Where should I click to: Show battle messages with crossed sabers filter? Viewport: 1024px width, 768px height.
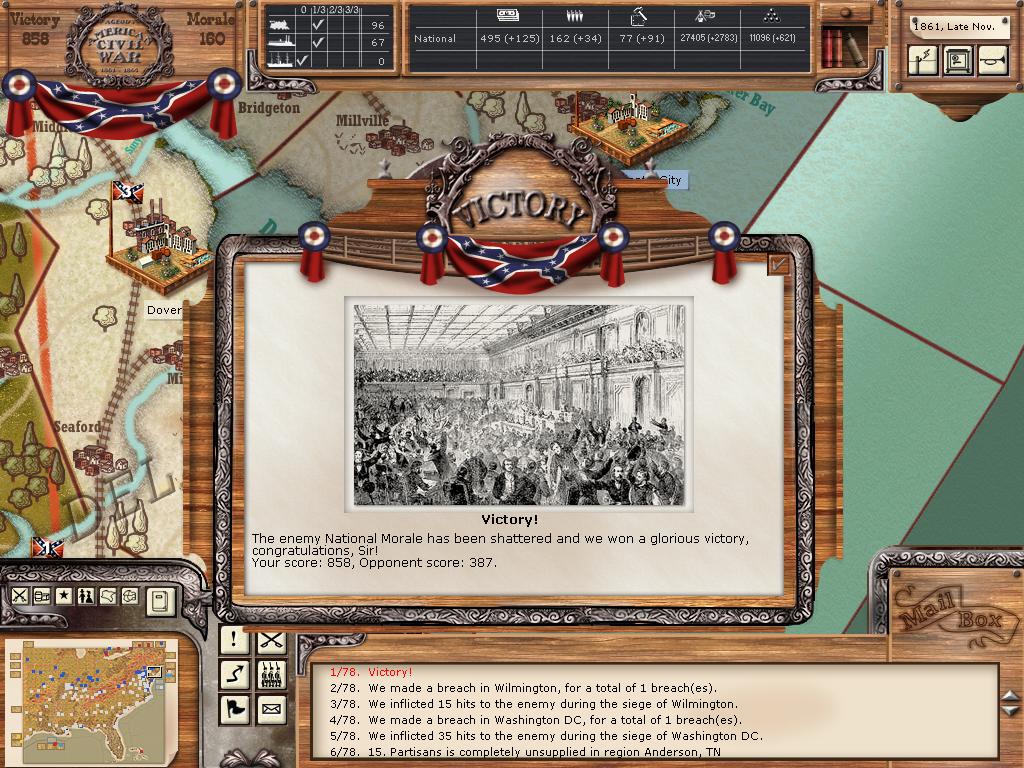271,640
